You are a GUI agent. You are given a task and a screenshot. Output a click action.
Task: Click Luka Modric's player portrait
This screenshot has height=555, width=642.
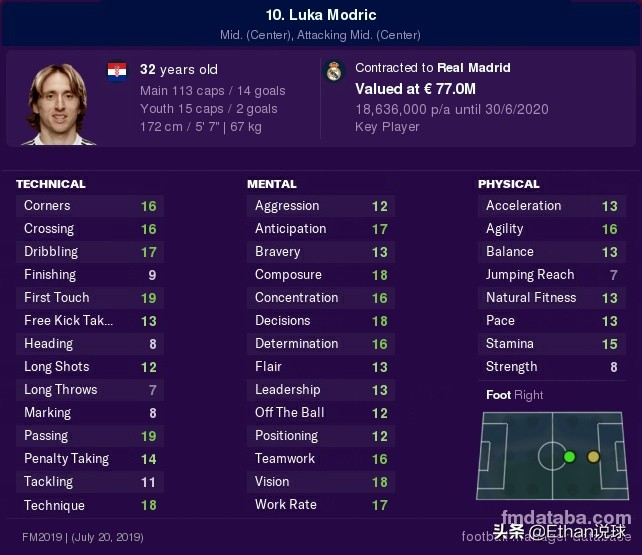58,102
